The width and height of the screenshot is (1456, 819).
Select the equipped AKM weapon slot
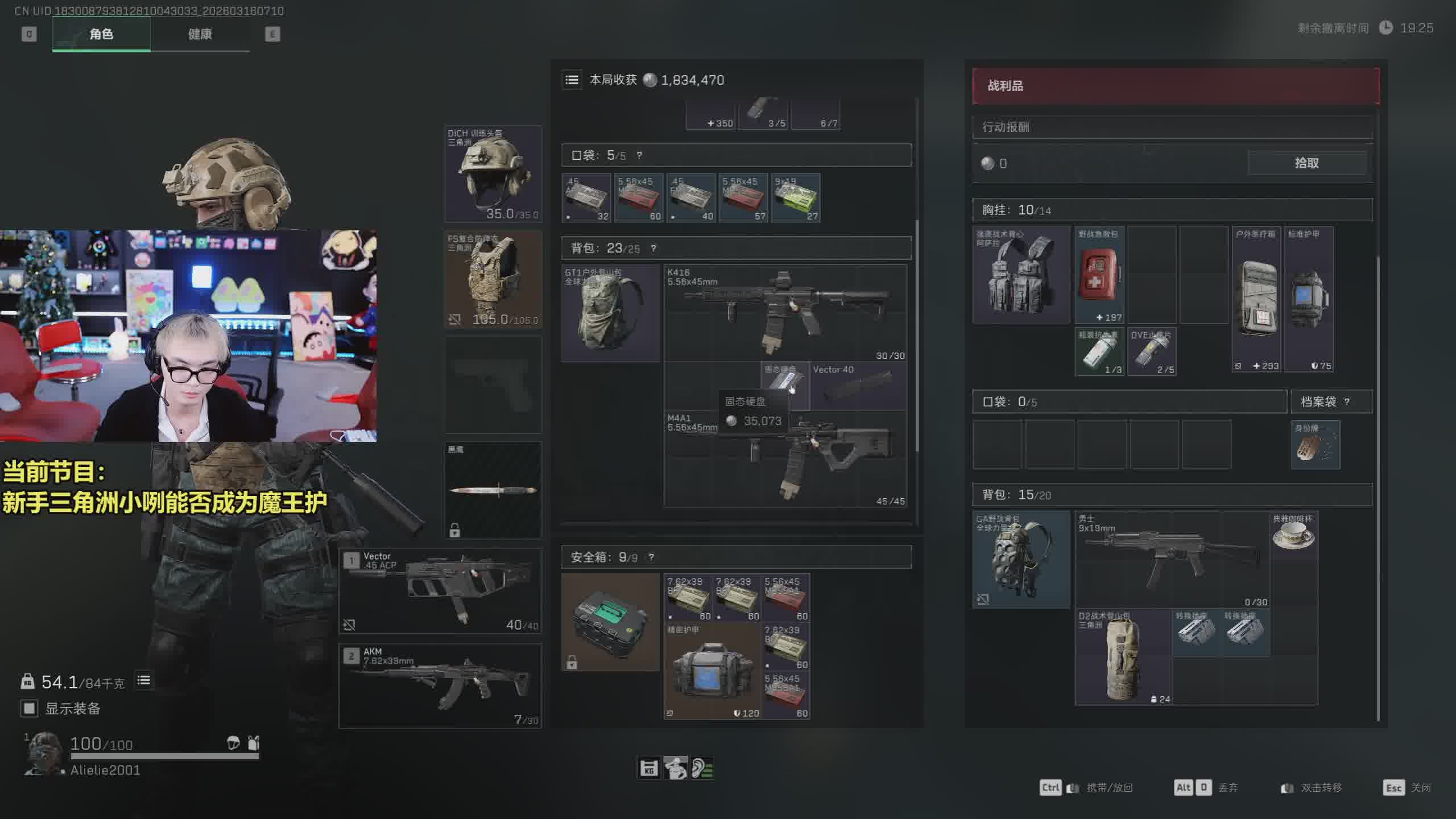point(440,686)
